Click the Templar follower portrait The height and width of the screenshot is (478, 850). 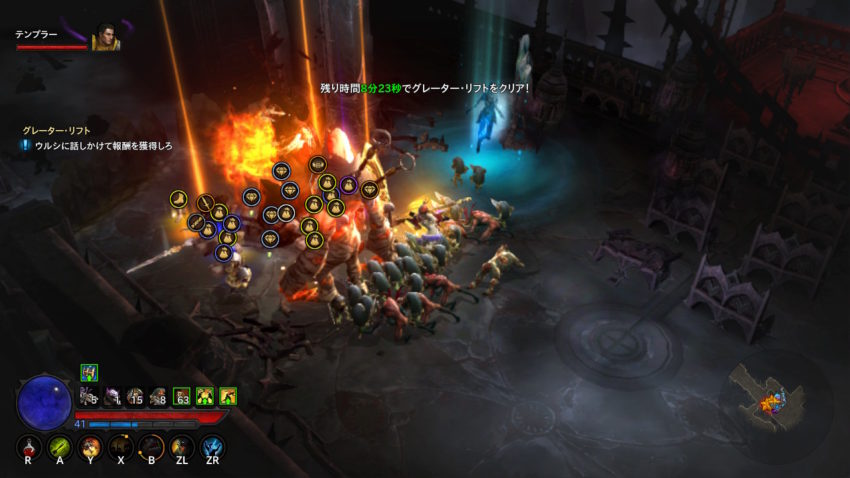(105, 38)
